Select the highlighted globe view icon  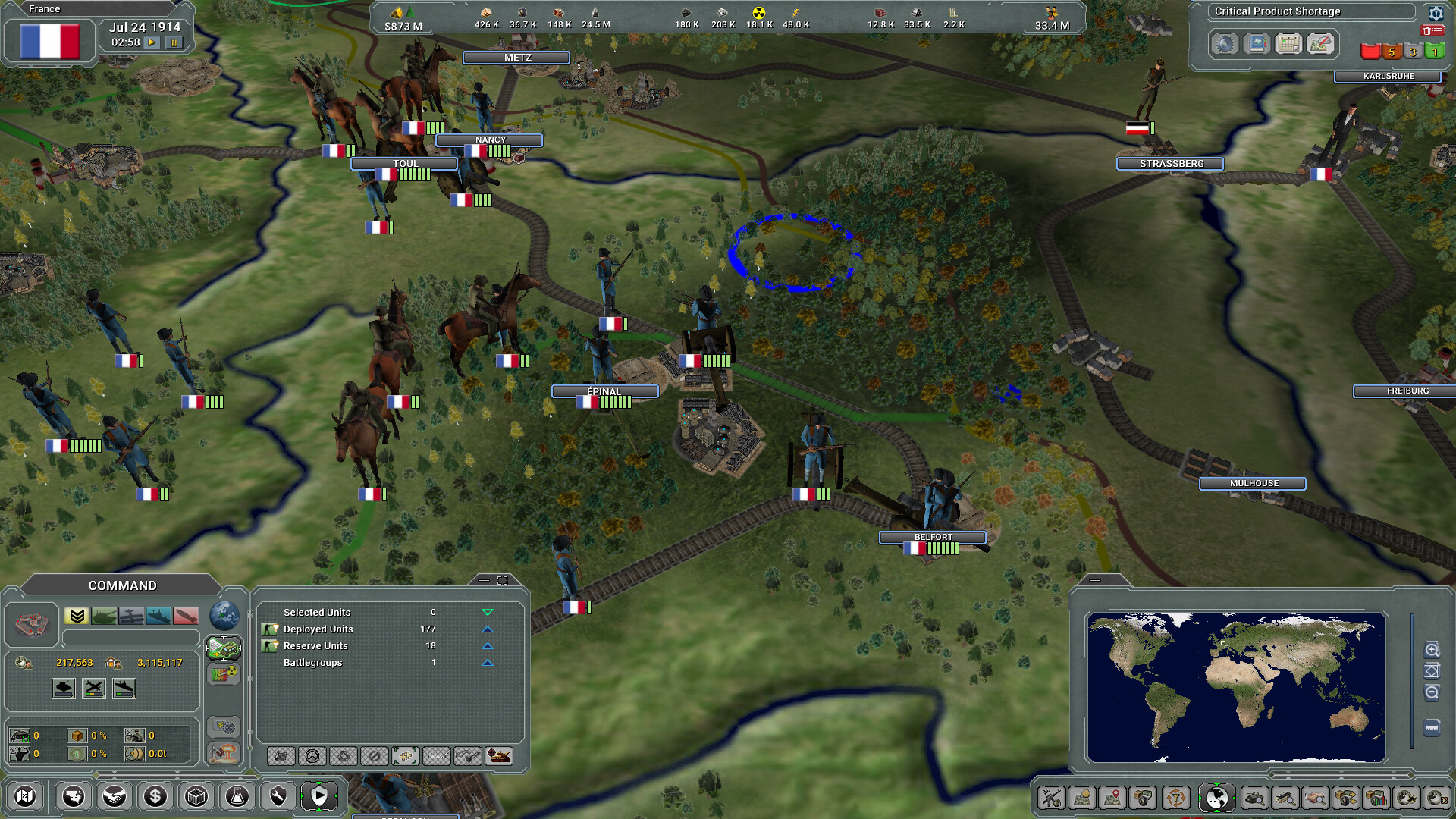pyautogui.click(x=1218, y=797)
